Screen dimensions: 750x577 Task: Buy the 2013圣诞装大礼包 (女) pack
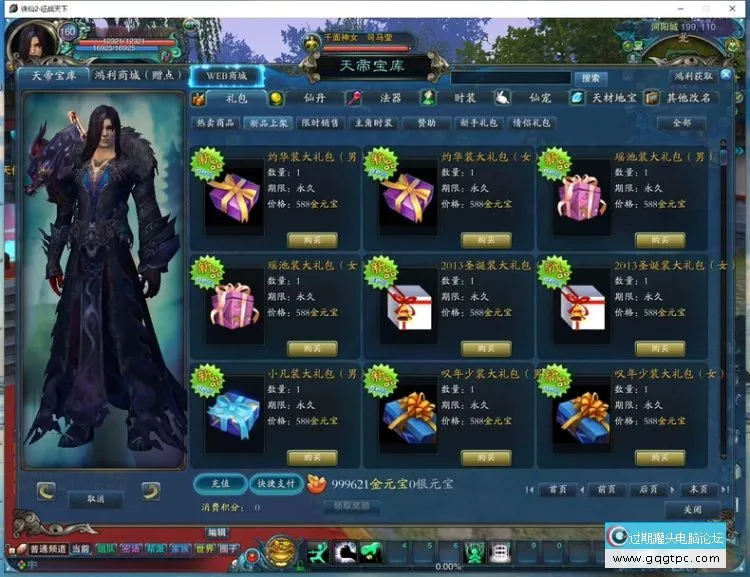point(660,348)
